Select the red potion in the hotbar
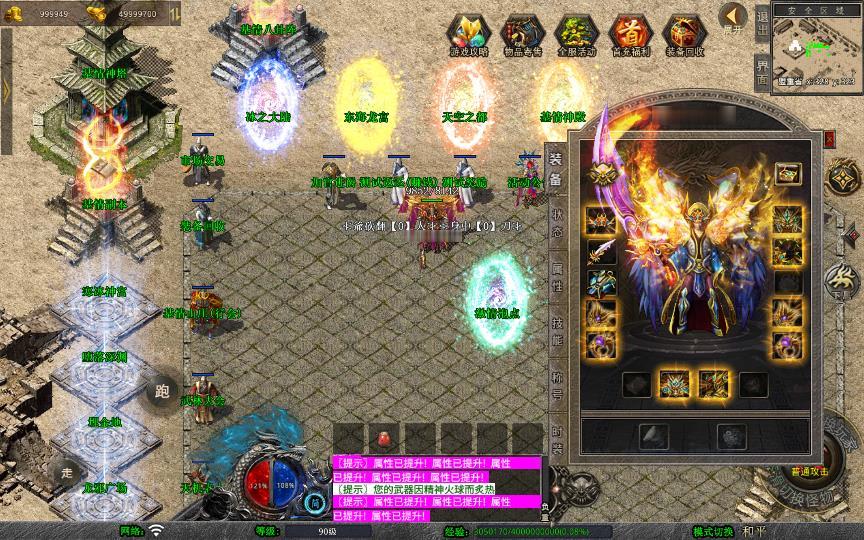Screen dimensions: 864x540 383,438
